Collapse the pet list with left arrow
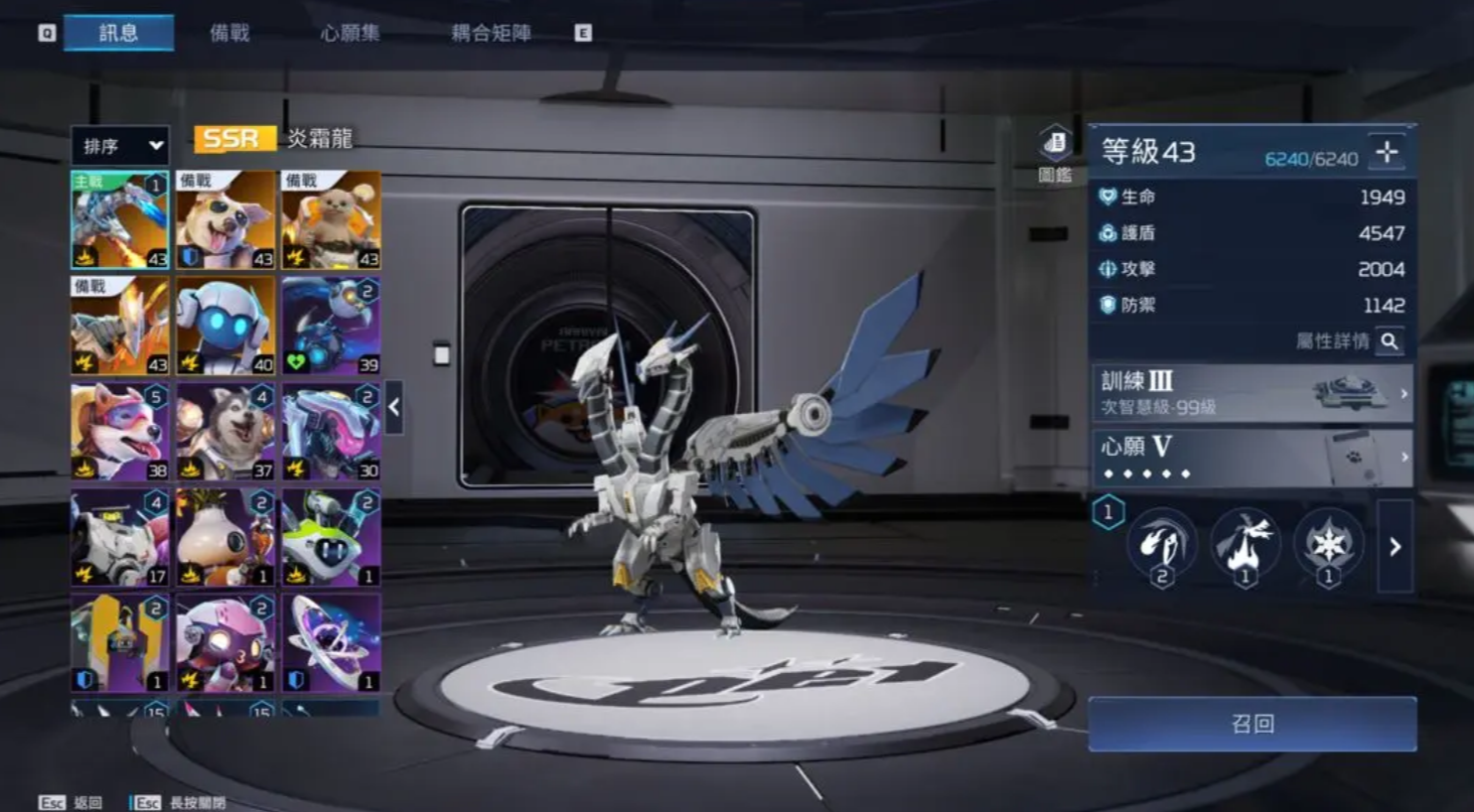Screen dimensions: 1474x812 (394, 407)
